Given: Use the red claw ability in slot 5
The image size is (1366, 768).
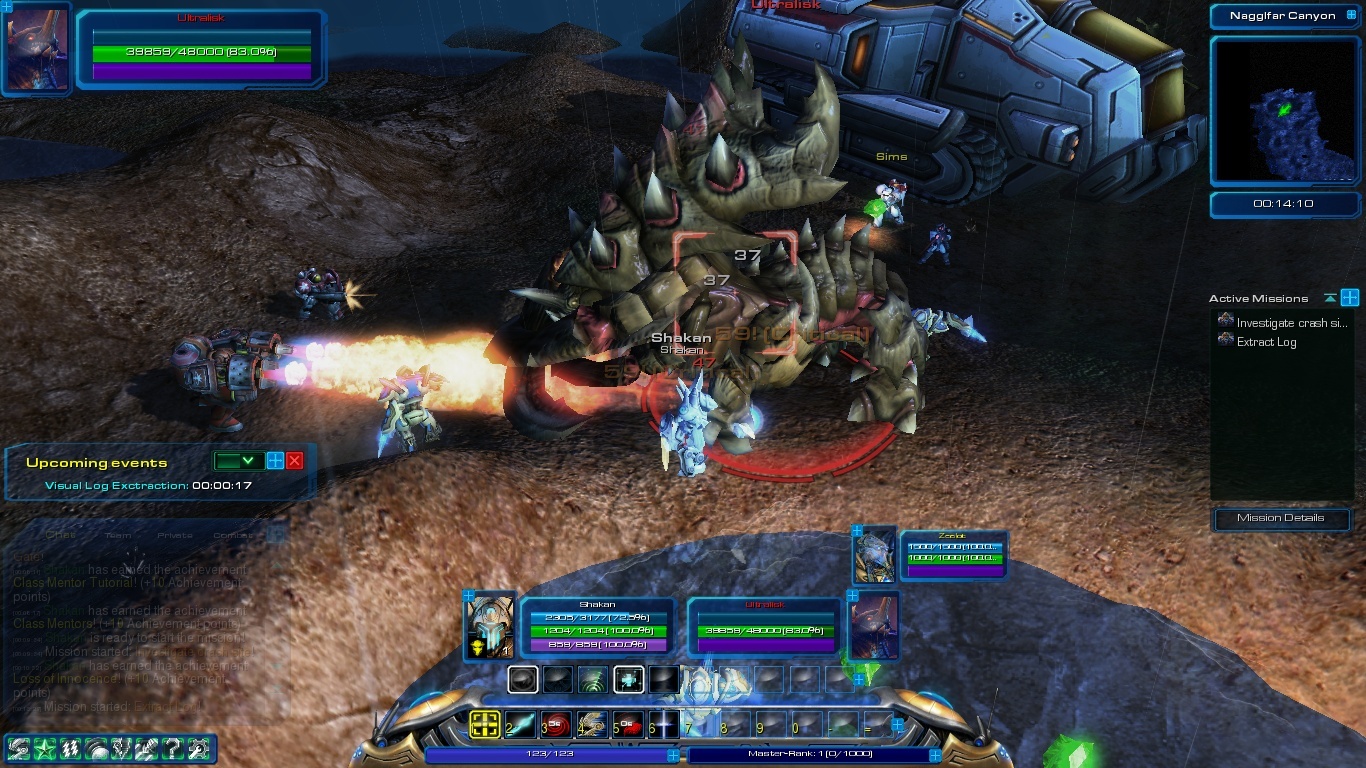Looking at the screenshot, I should tap(629, 725).
